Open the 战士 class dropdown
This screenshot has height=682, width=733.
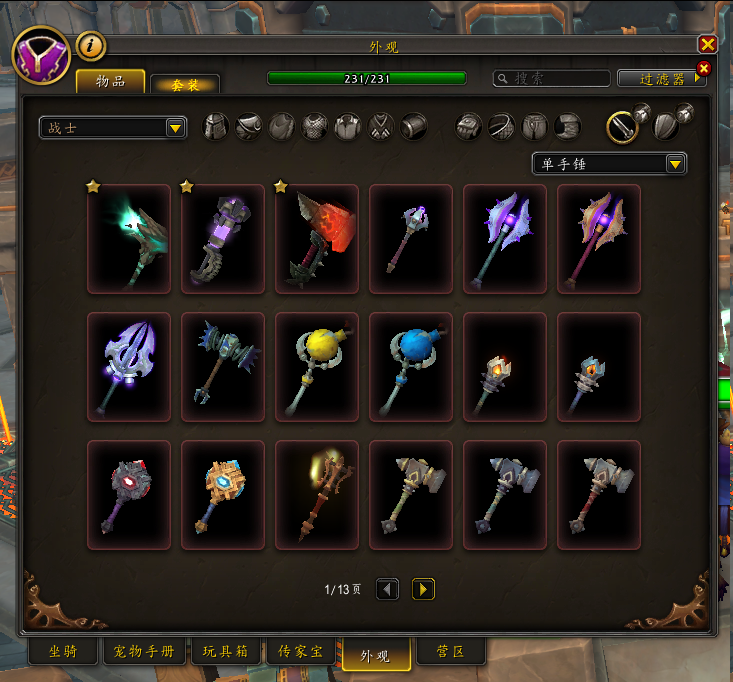[112, 127]
